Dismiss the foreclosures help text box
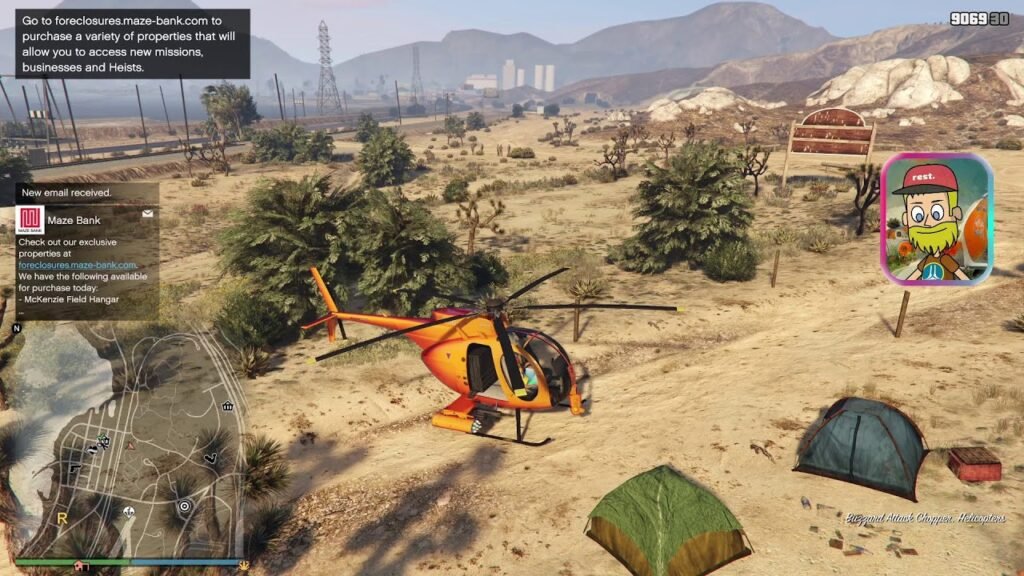This screenshot has height=576, width=1024. pos(132,43)
